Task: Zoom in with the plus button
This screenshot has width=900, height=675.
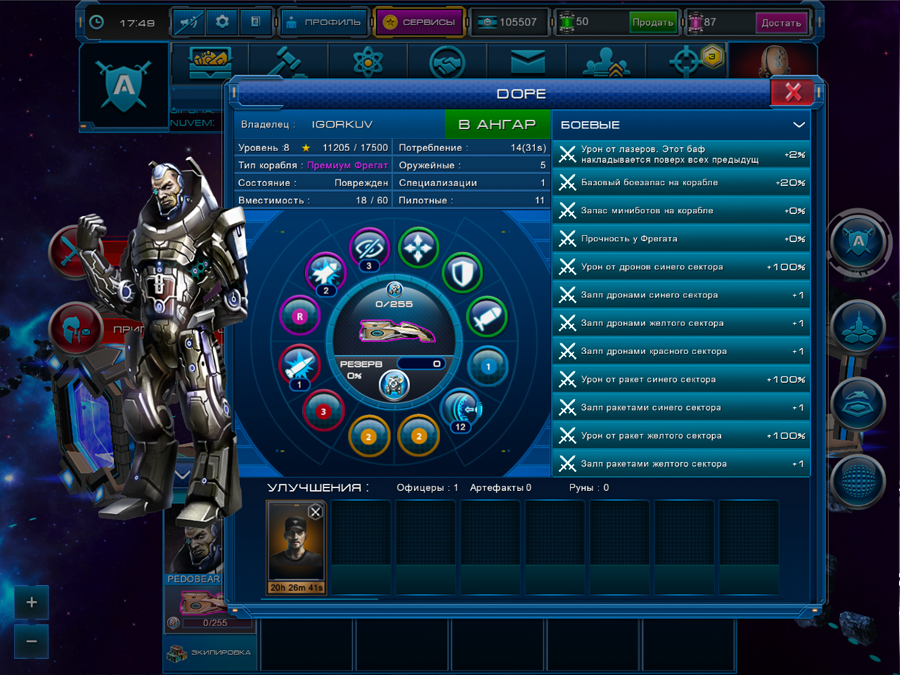Action: (x=32, y=602)
